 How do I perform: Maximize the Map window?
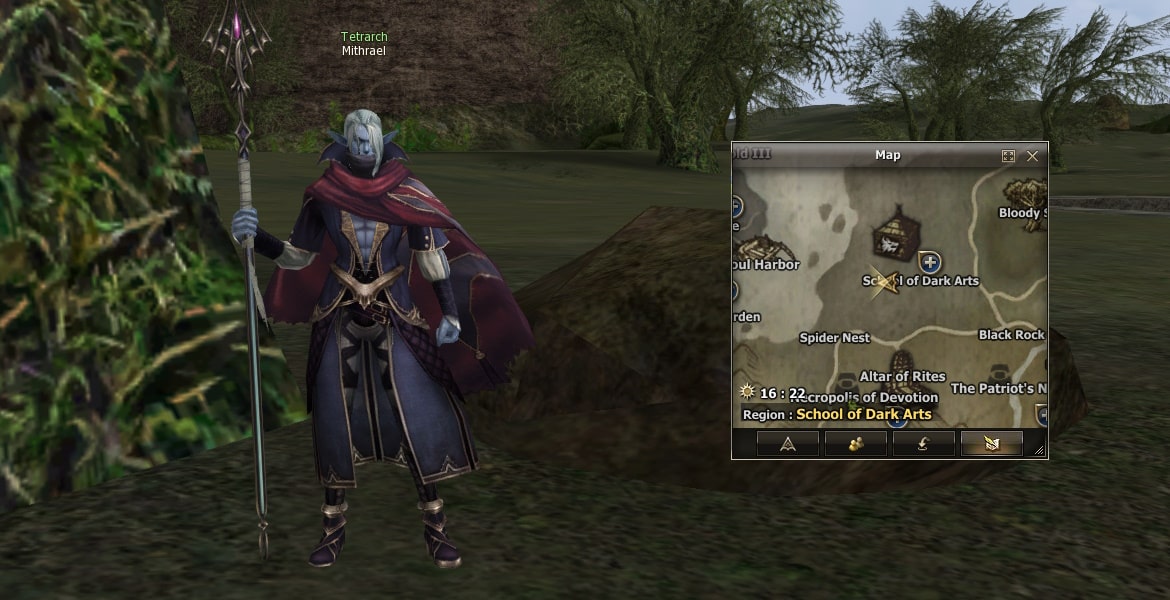pos(1008,156)
